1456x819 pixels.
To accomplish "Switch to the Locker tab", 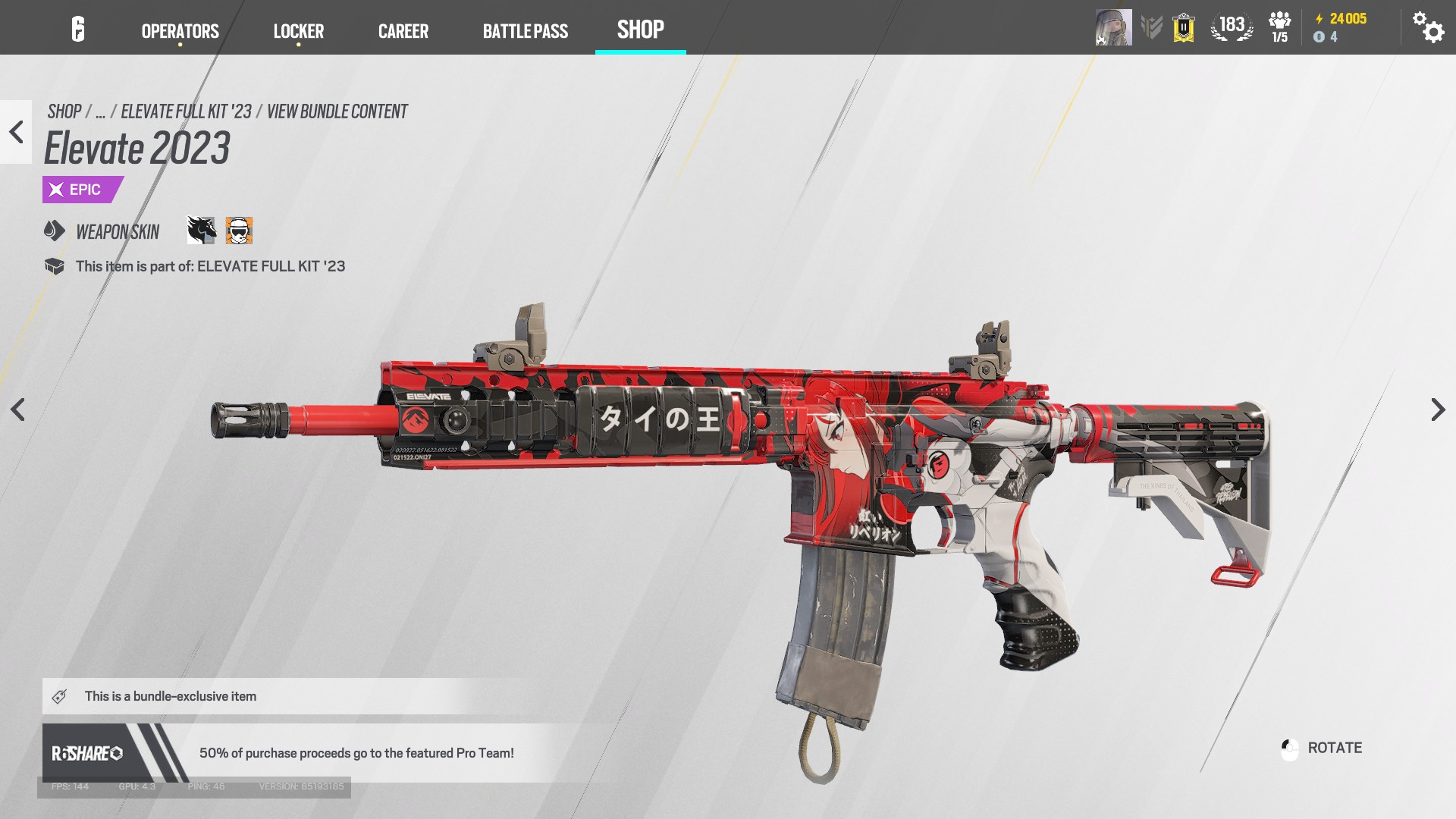I will [x=298, y=31].
